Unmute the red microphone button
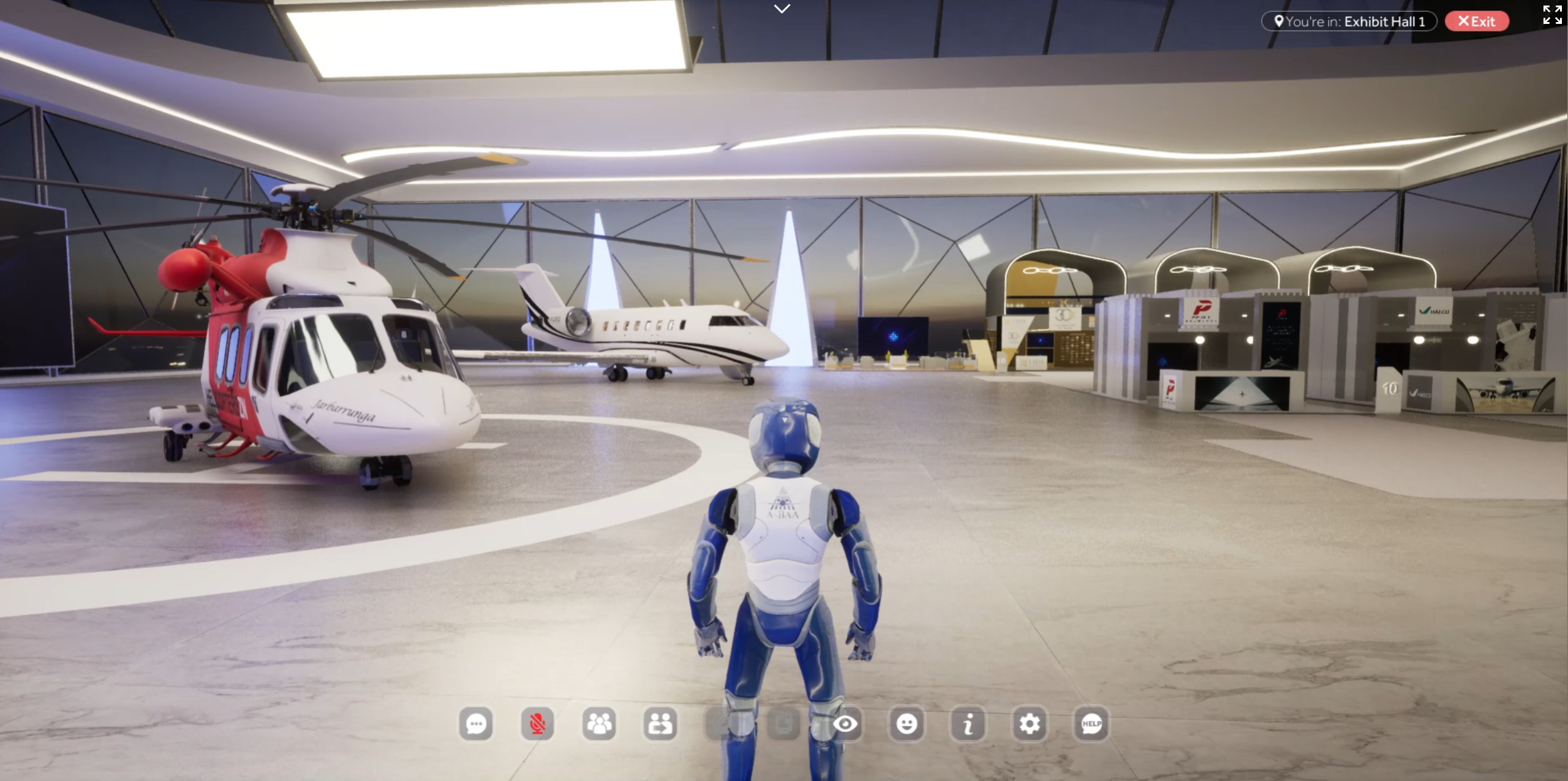Viewport: 1568px width, 781px height. tap(537, 724)
